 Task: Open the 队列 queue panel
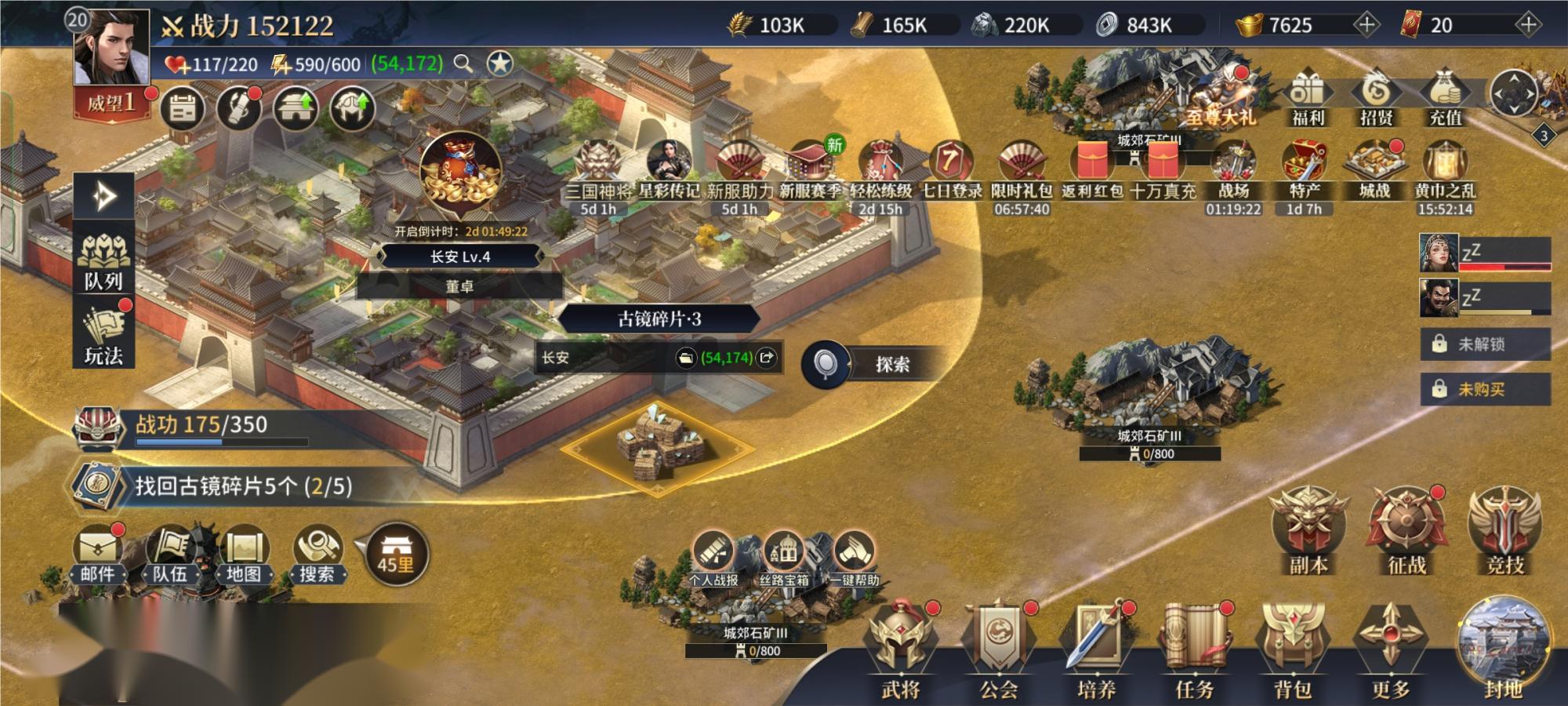click(103, 263)
